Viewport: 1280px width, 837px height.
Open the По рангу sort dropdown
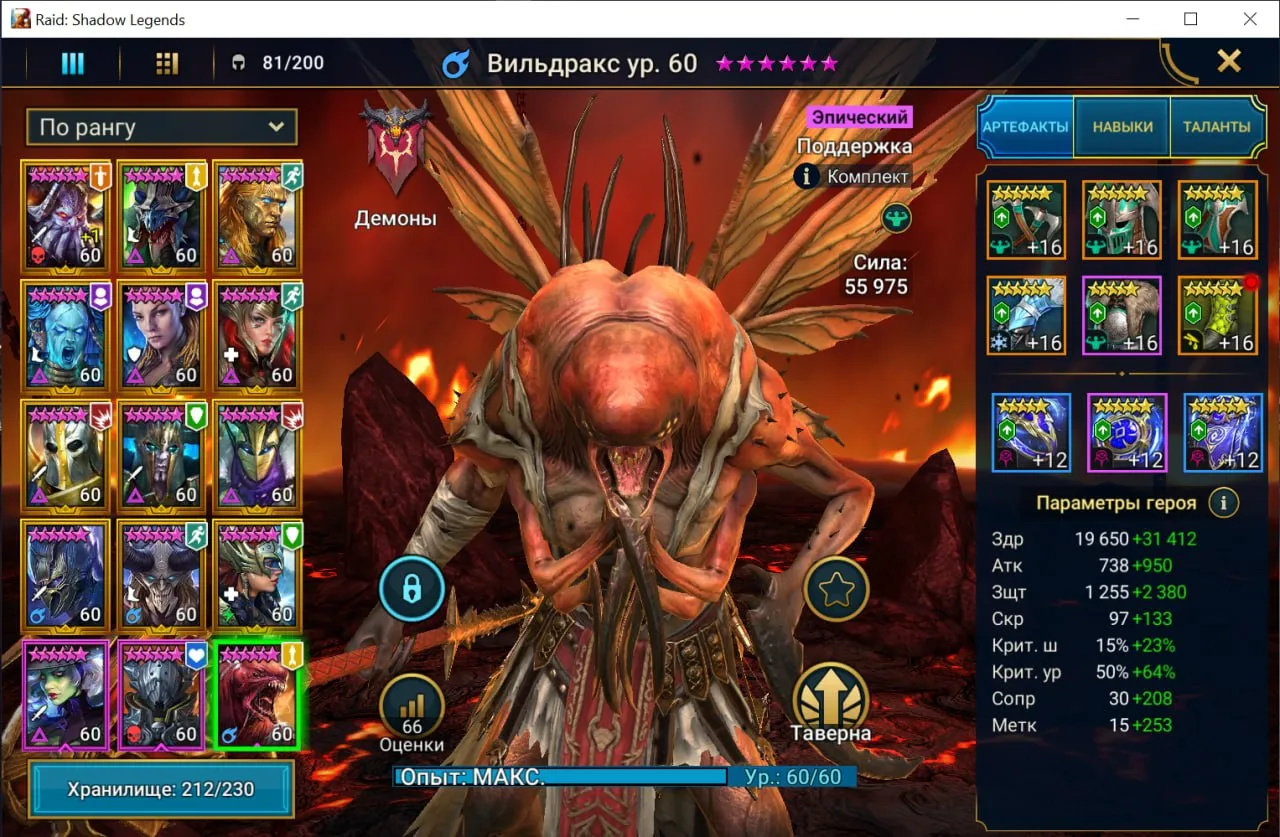coord(161,127)
